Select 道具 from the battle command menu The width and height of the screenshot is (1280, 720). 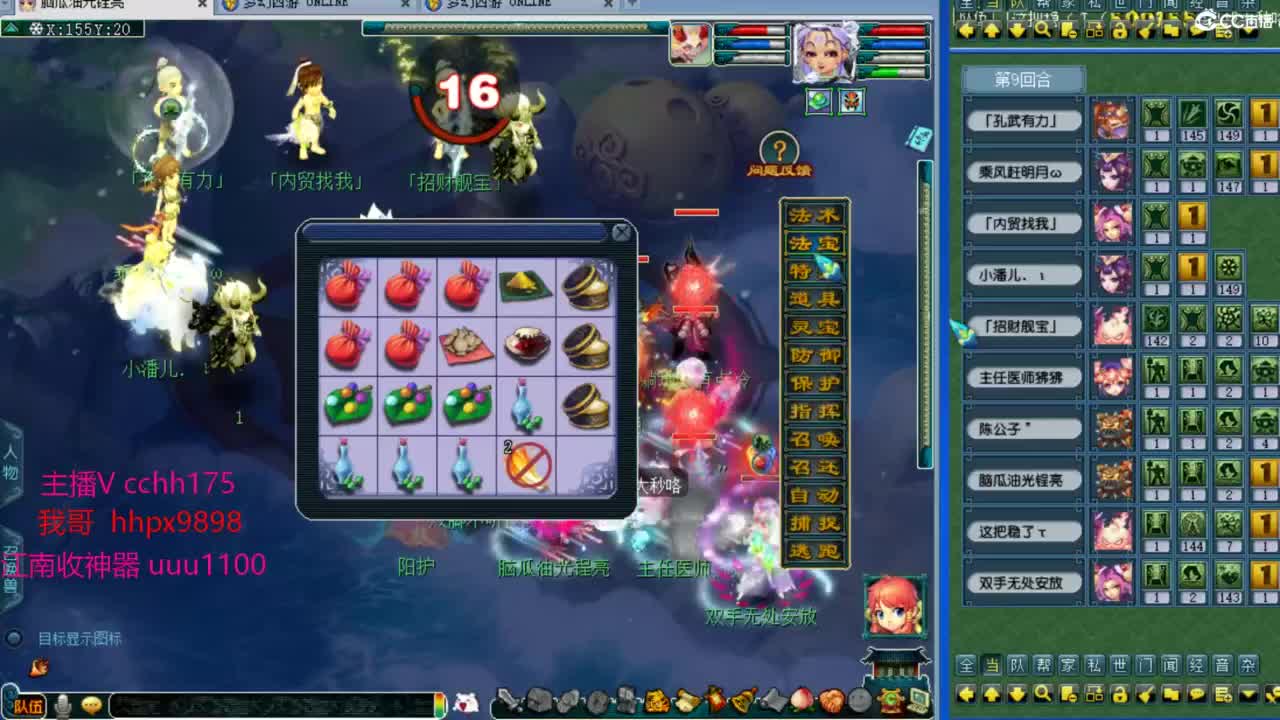[x=812, y=298]
